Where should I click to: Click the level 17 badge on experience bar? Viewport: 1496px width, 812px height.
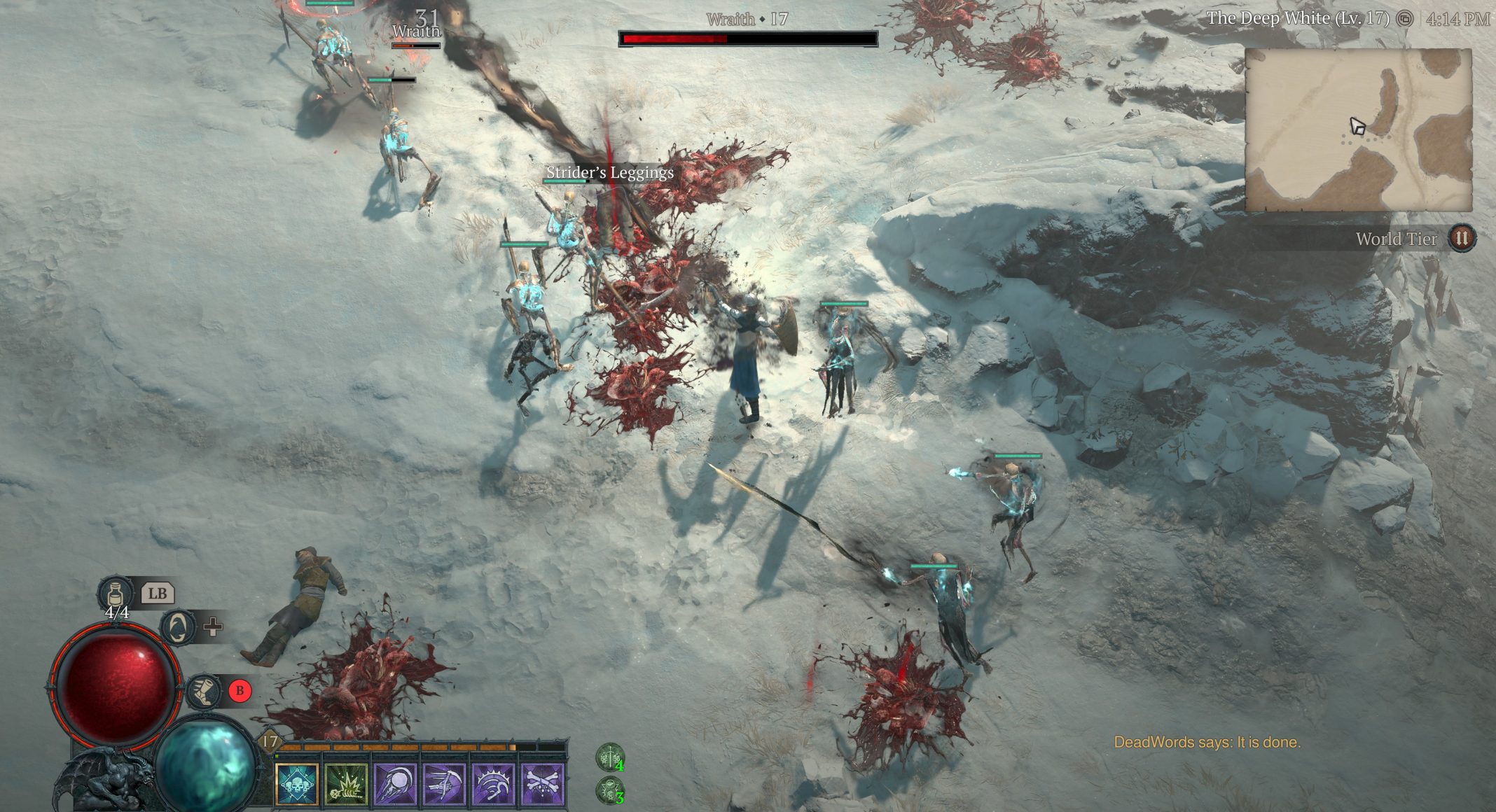(x=270, y=741)
